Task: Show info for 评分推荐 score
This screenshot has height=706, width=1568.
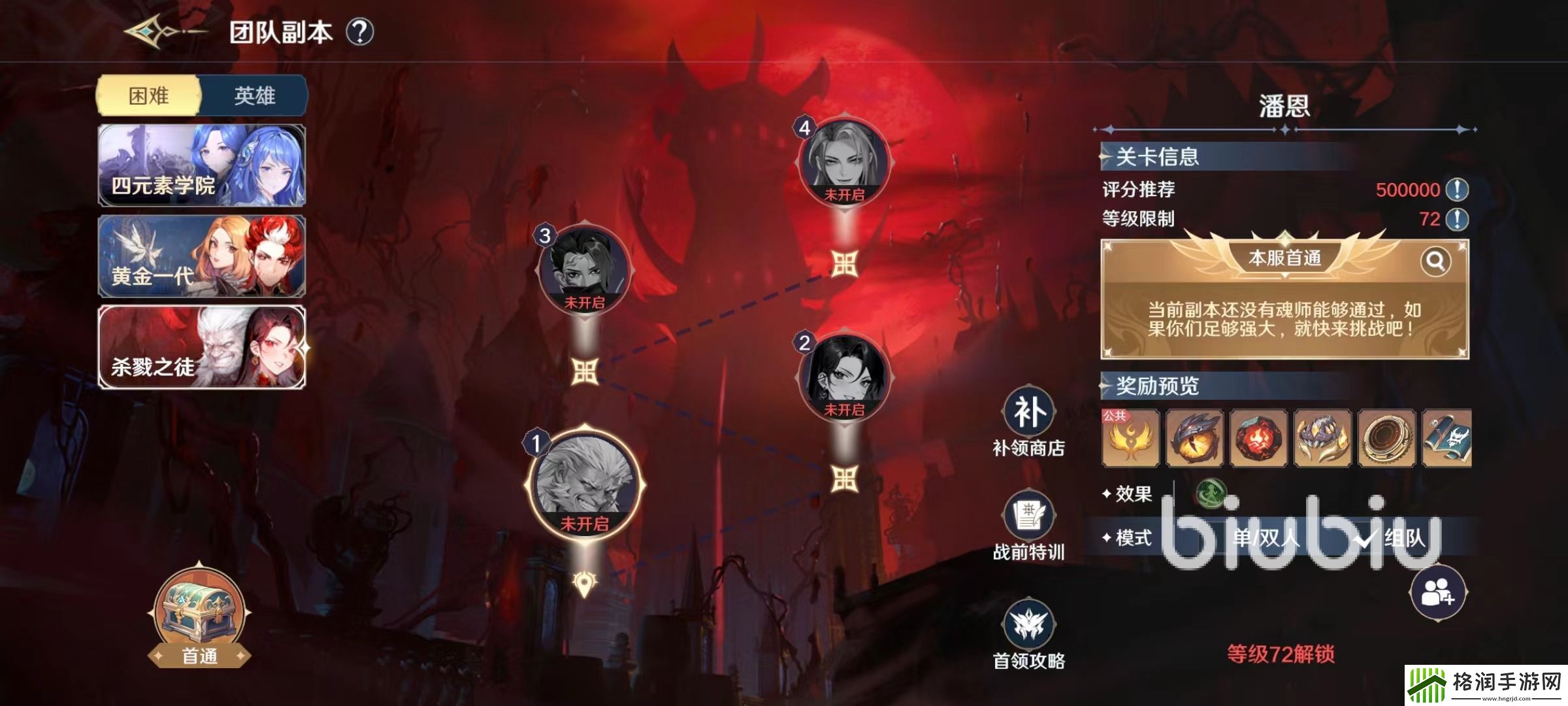Action: pos(1458,190)
